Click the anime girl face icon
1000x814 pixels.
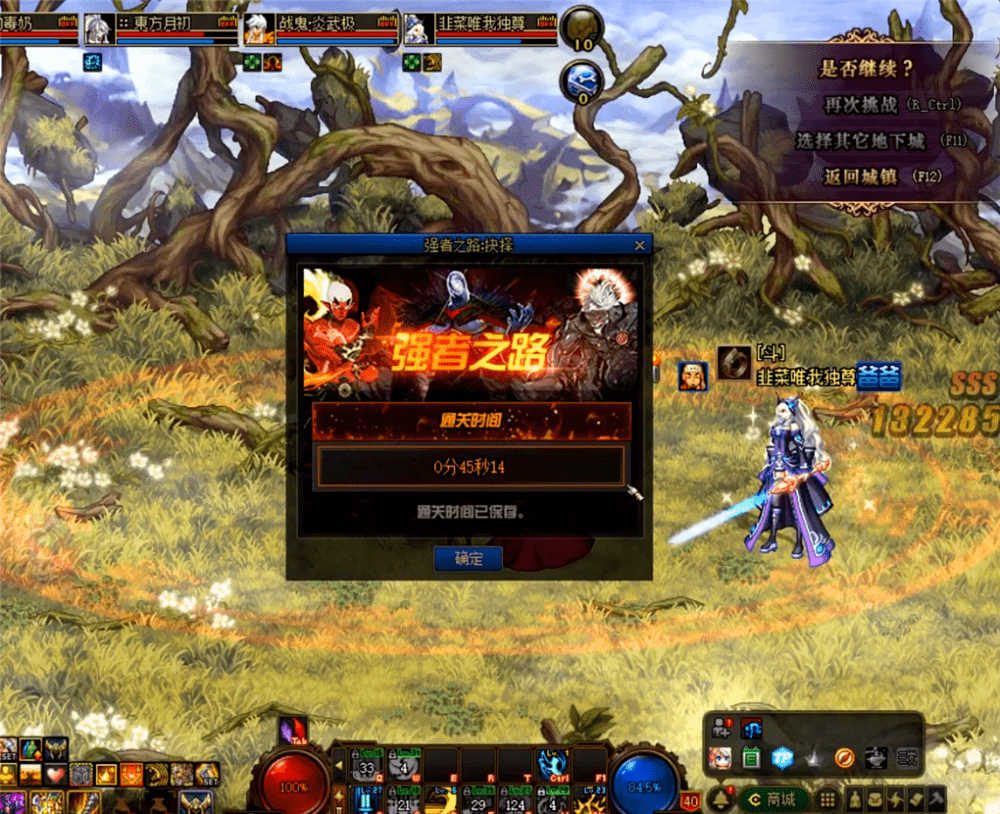[x=720, y=758]
